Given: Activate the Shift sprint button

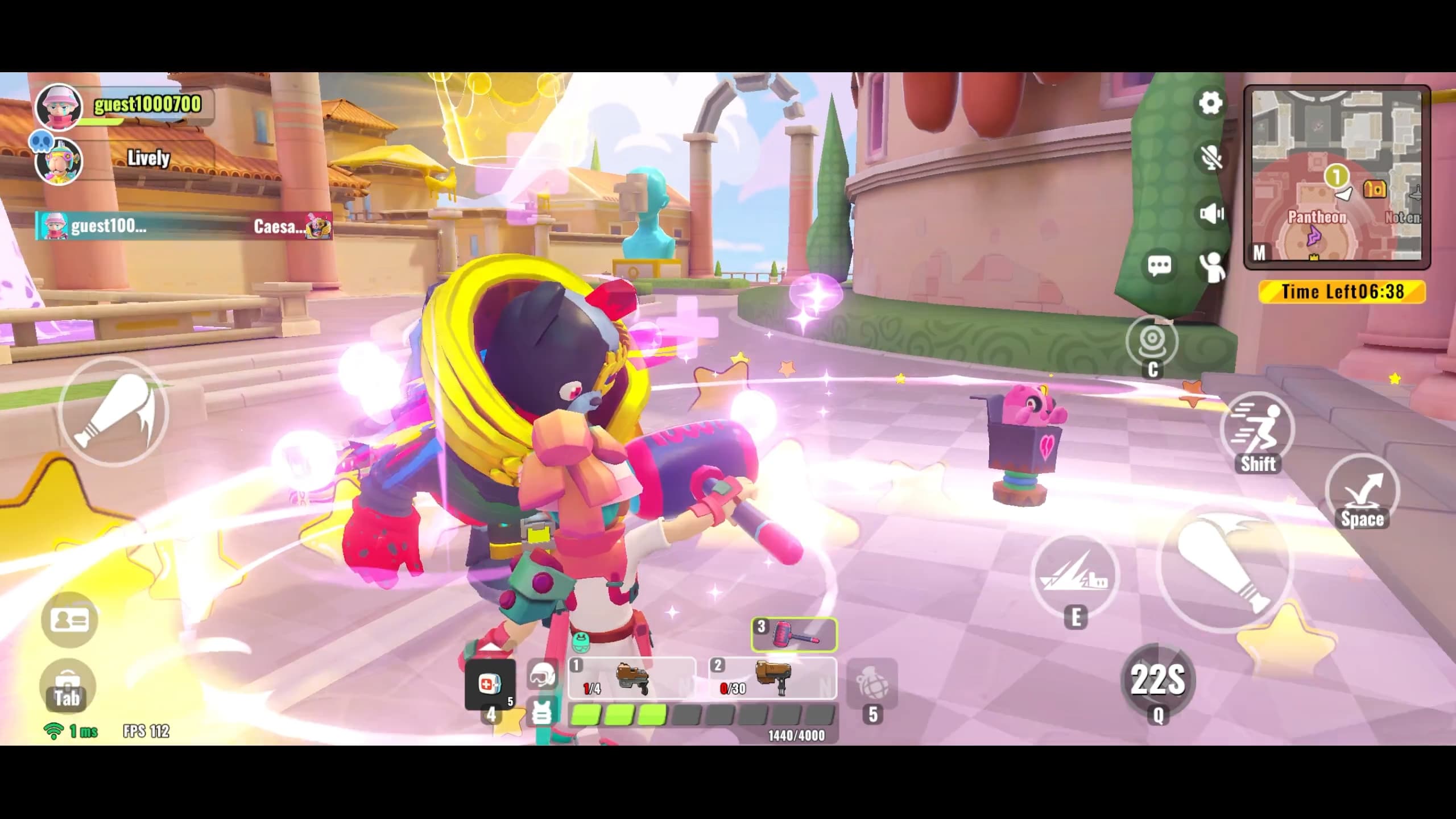Looking at the screenshot, I should (x=1258, y=433).
